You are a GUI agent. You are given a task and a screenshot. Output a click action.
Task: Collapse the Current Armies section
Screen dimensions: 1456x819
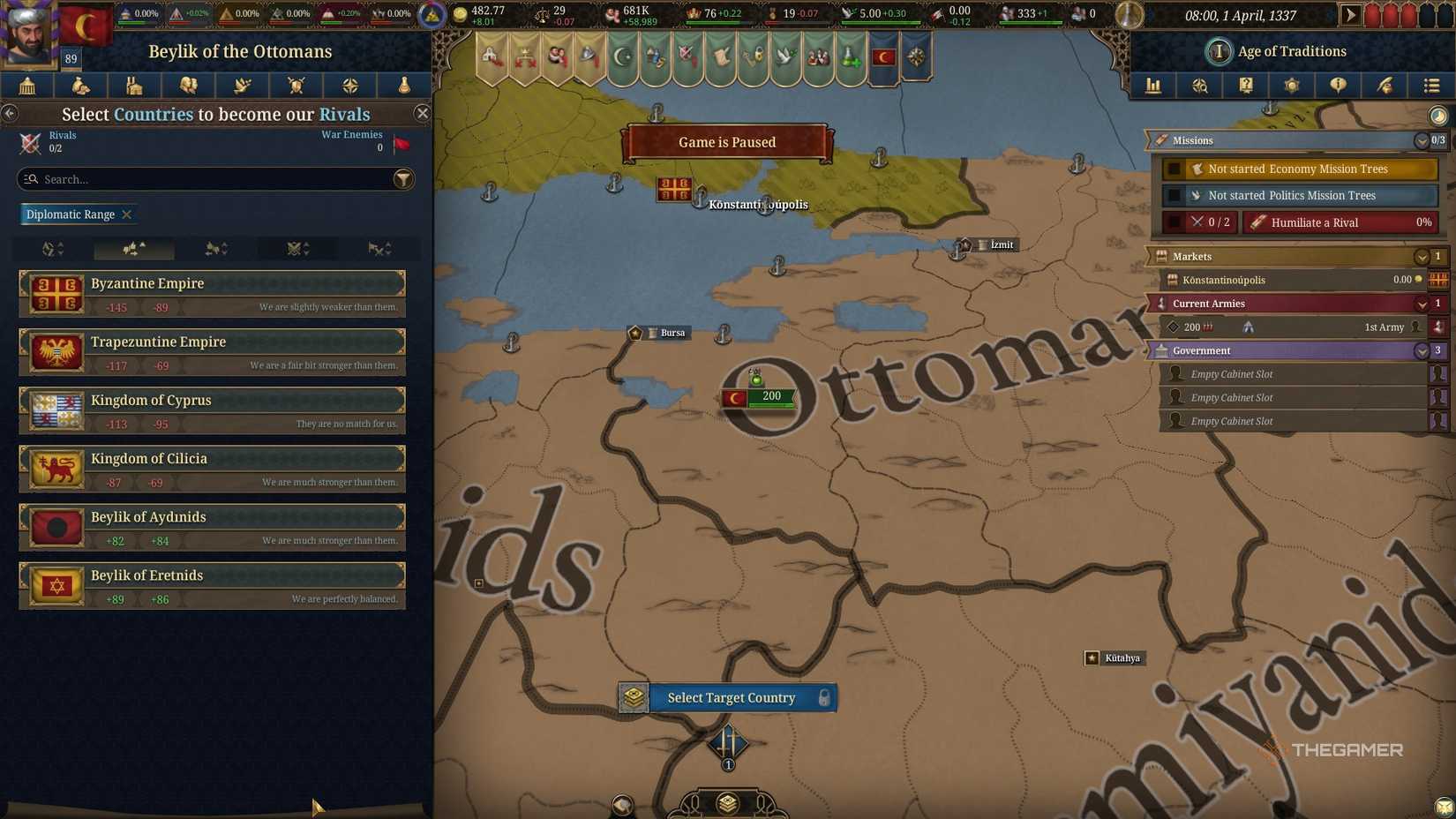(1422, 304)
